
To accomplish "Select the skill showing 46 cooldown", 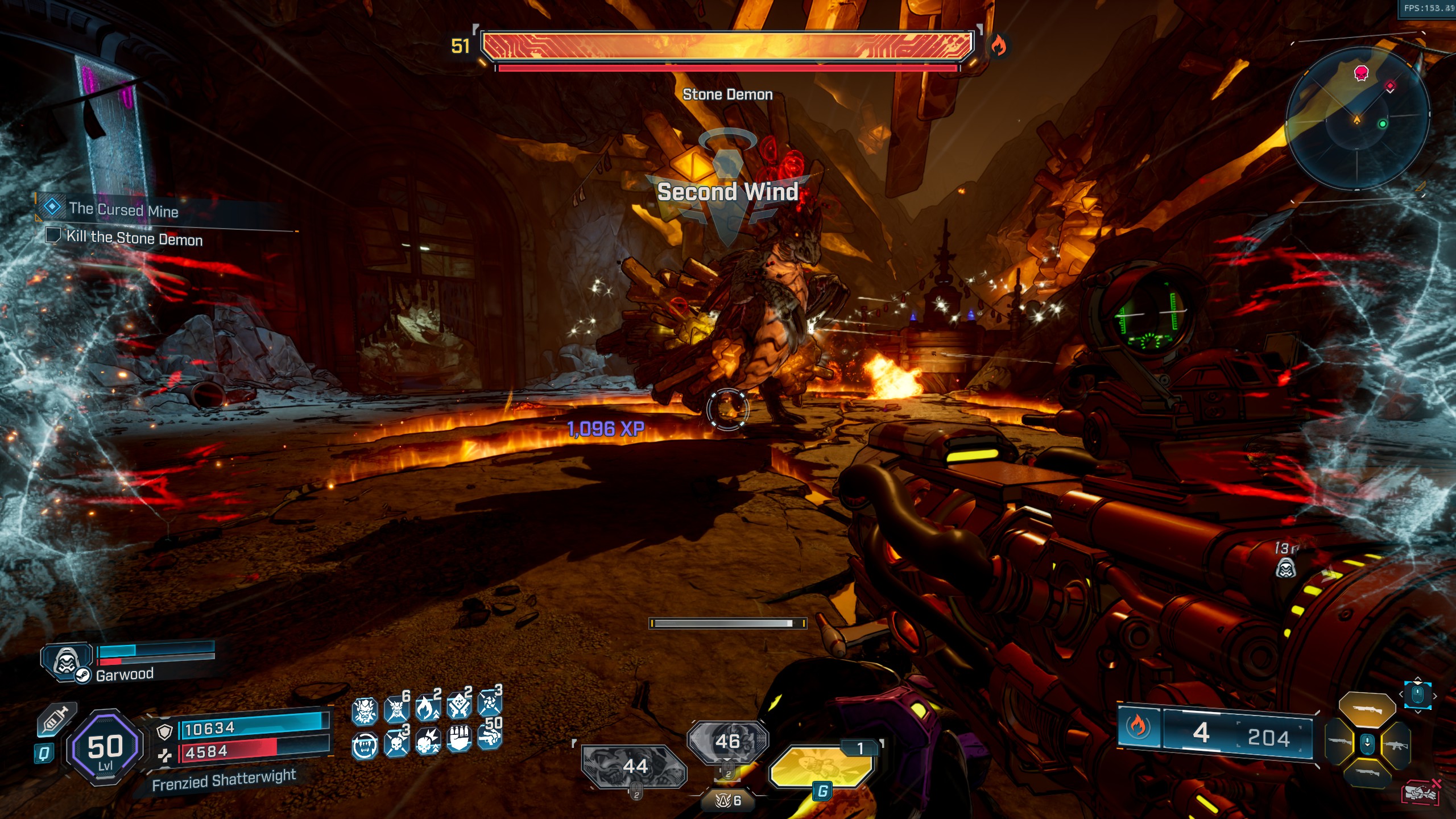I will [727, 741].
